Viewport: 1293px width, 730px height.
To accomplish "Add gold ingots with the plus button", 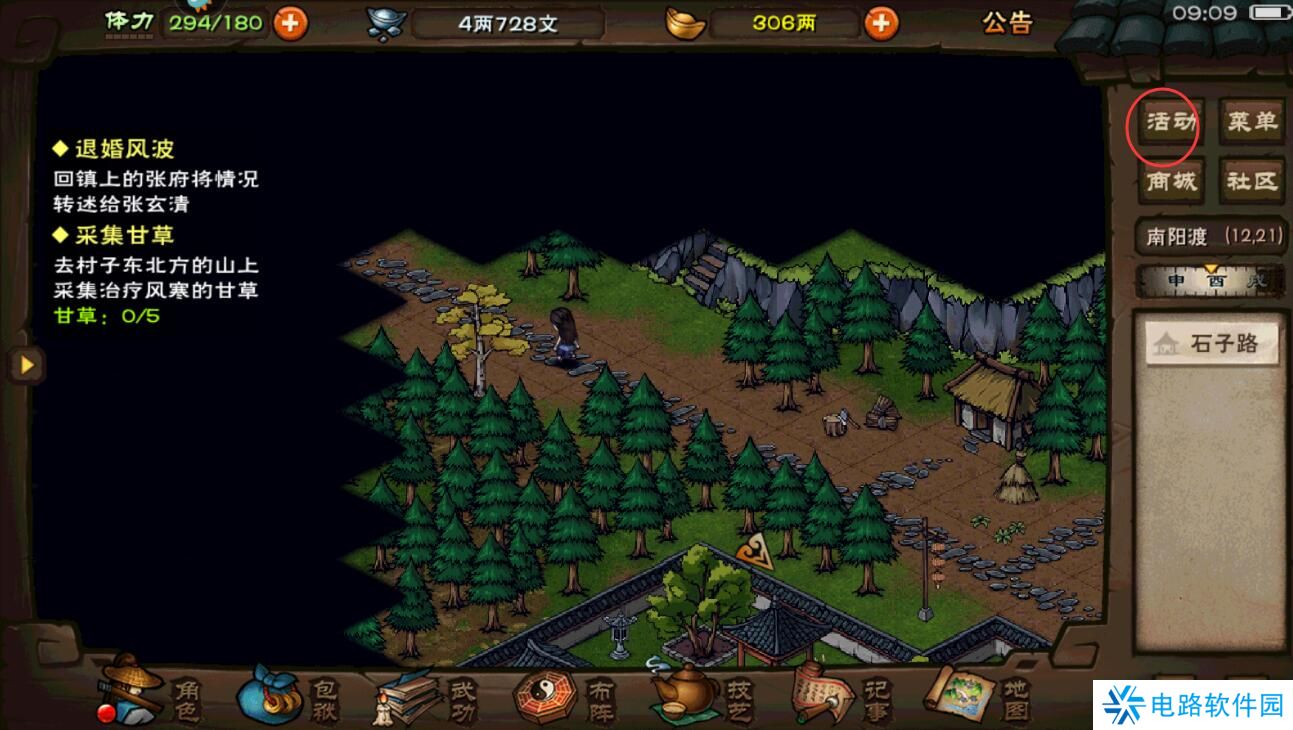I will (x=881, y=22).
